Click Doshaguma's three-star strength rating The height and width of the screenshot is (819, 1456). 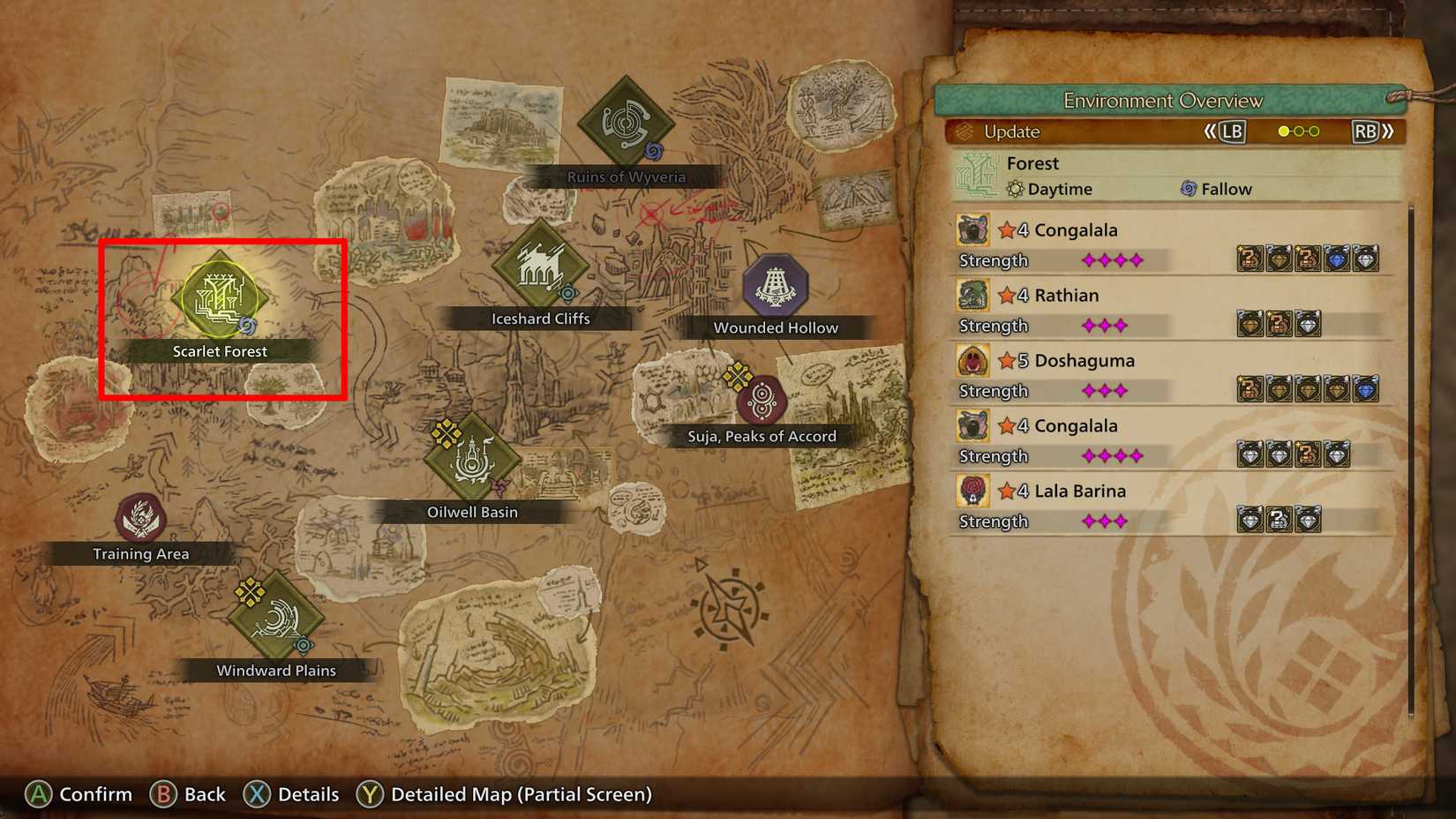click(x=1104, y=390)
